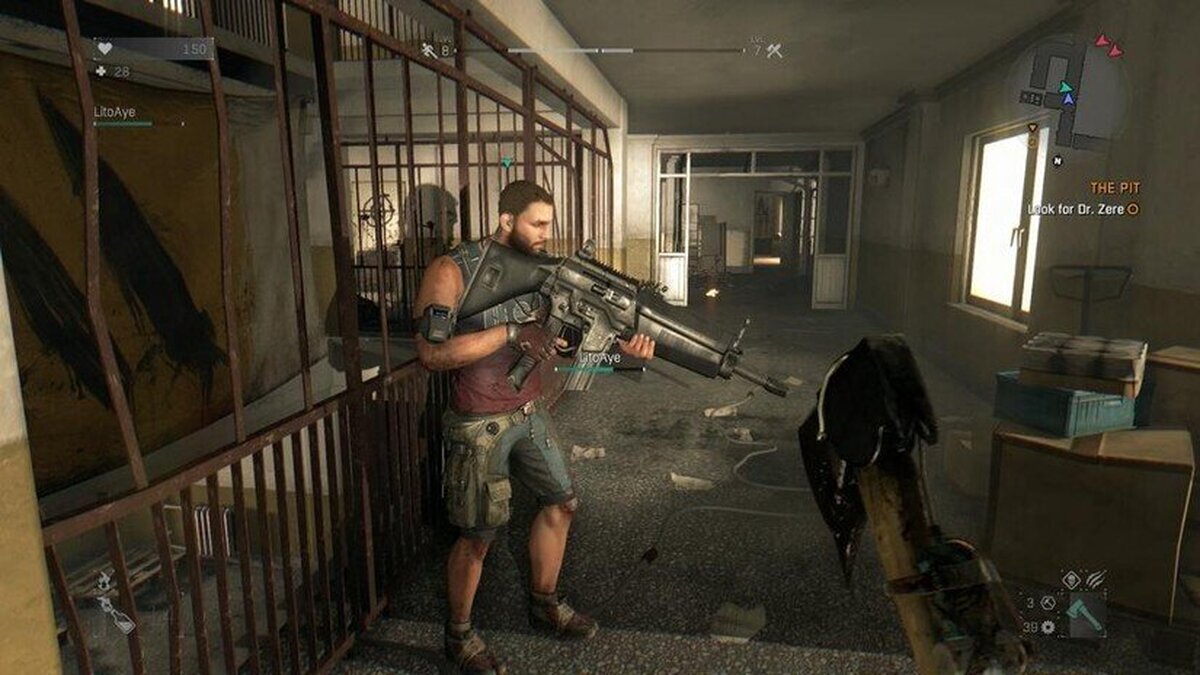Click the N compass marker on minimap
The width and height of the screenshot is (1200, 675).
[1056, 160]
